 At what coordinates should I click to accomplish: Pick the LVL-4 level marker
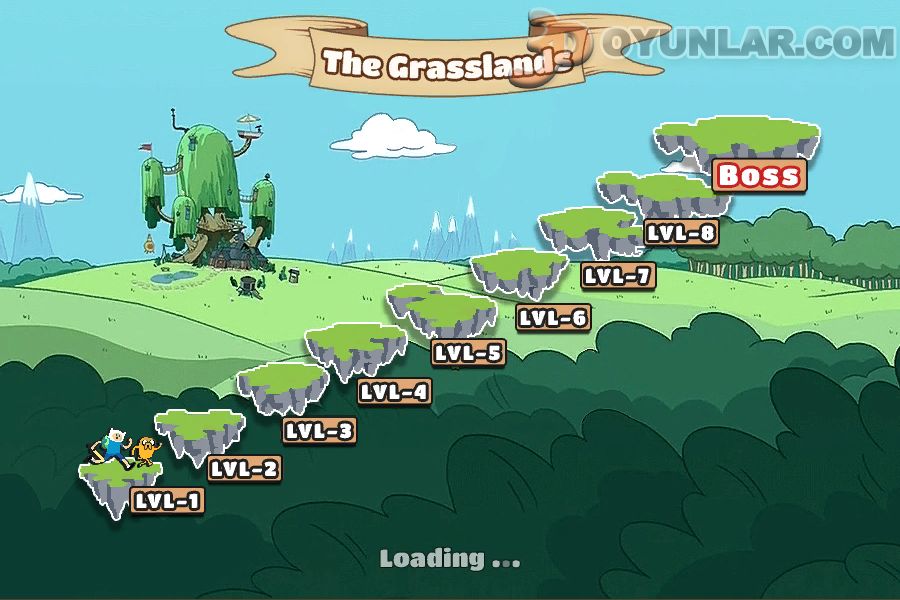click(x=394, y=392)
